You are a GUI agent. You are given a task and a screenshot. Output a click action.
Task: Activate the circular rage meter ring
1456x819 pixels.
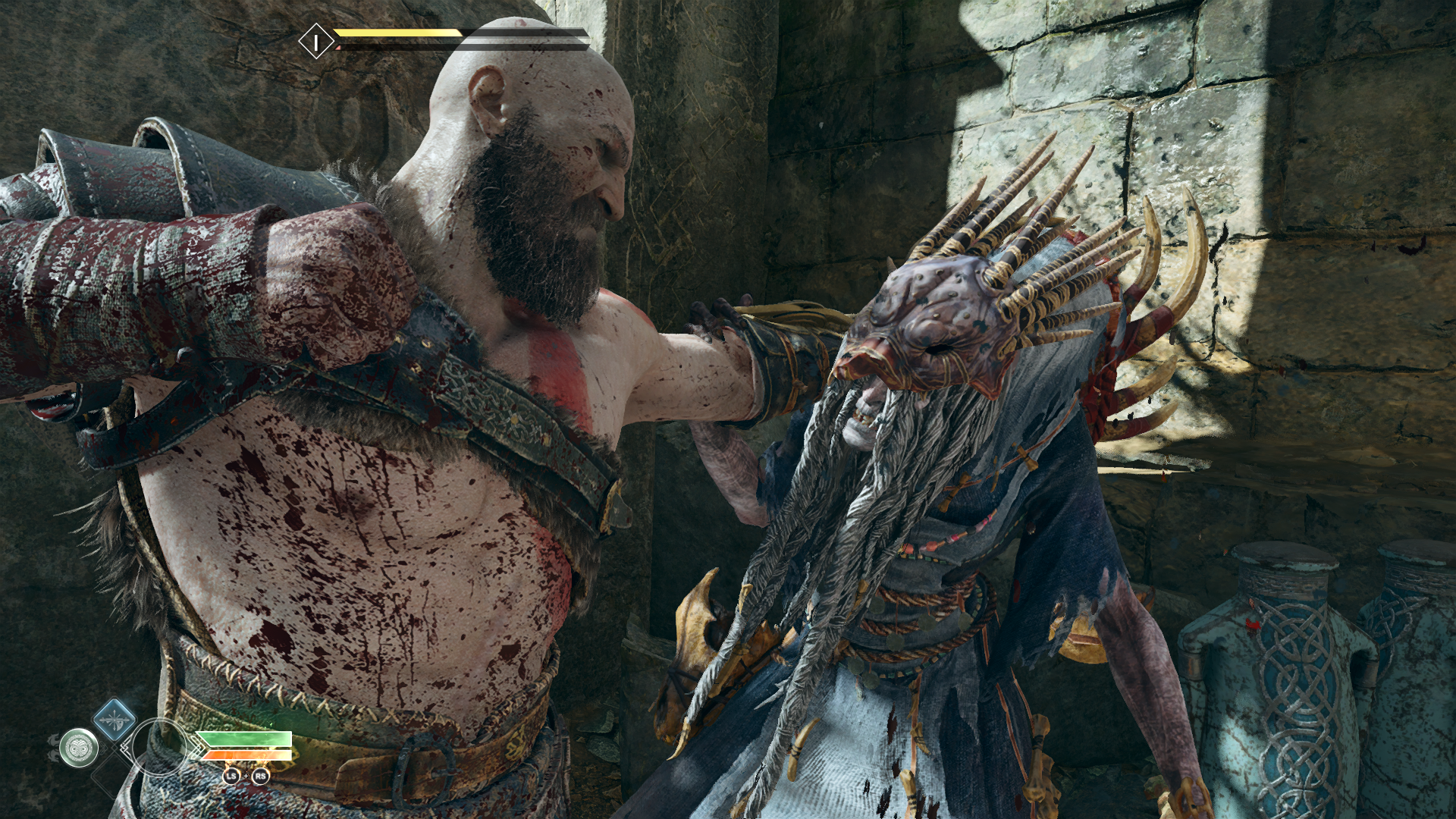pos(160,748)
